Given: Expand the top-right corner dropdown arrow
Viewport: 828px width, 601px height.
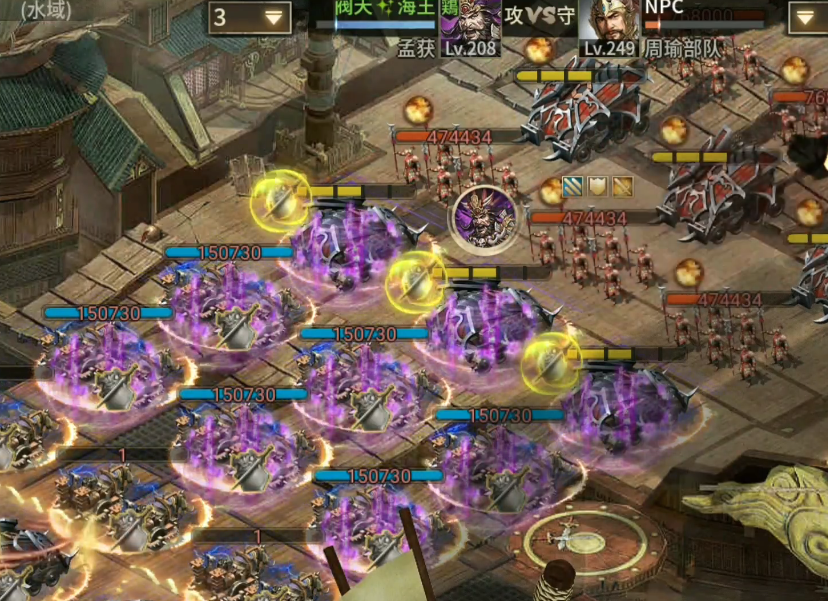Looking at the screenshot, I should 807,17.
